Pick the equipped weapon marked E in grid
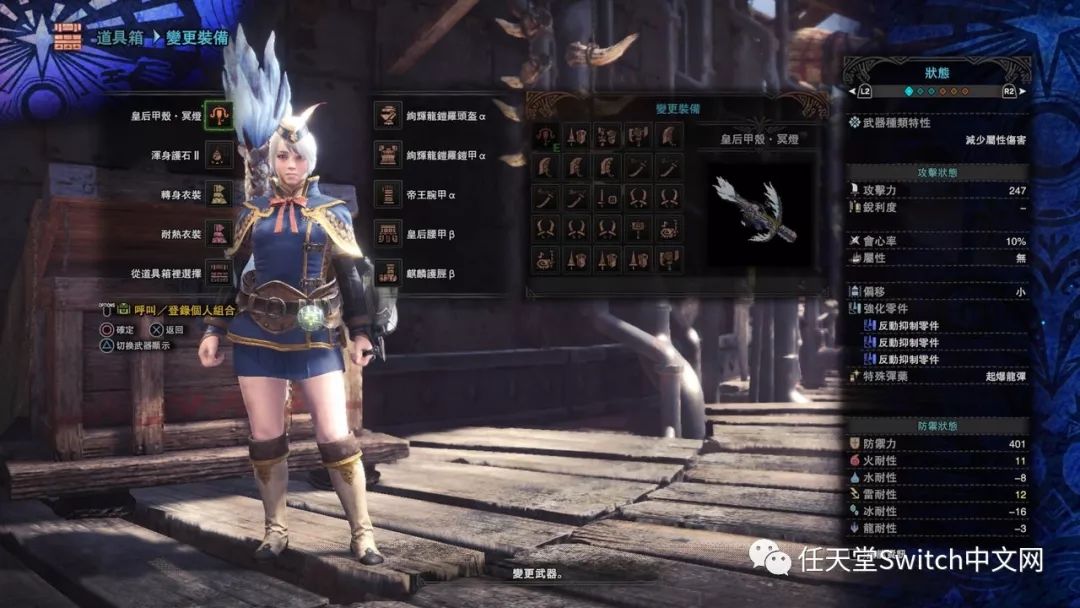The width and height of the screenshot is (1080, 608). tap(546, 137)
